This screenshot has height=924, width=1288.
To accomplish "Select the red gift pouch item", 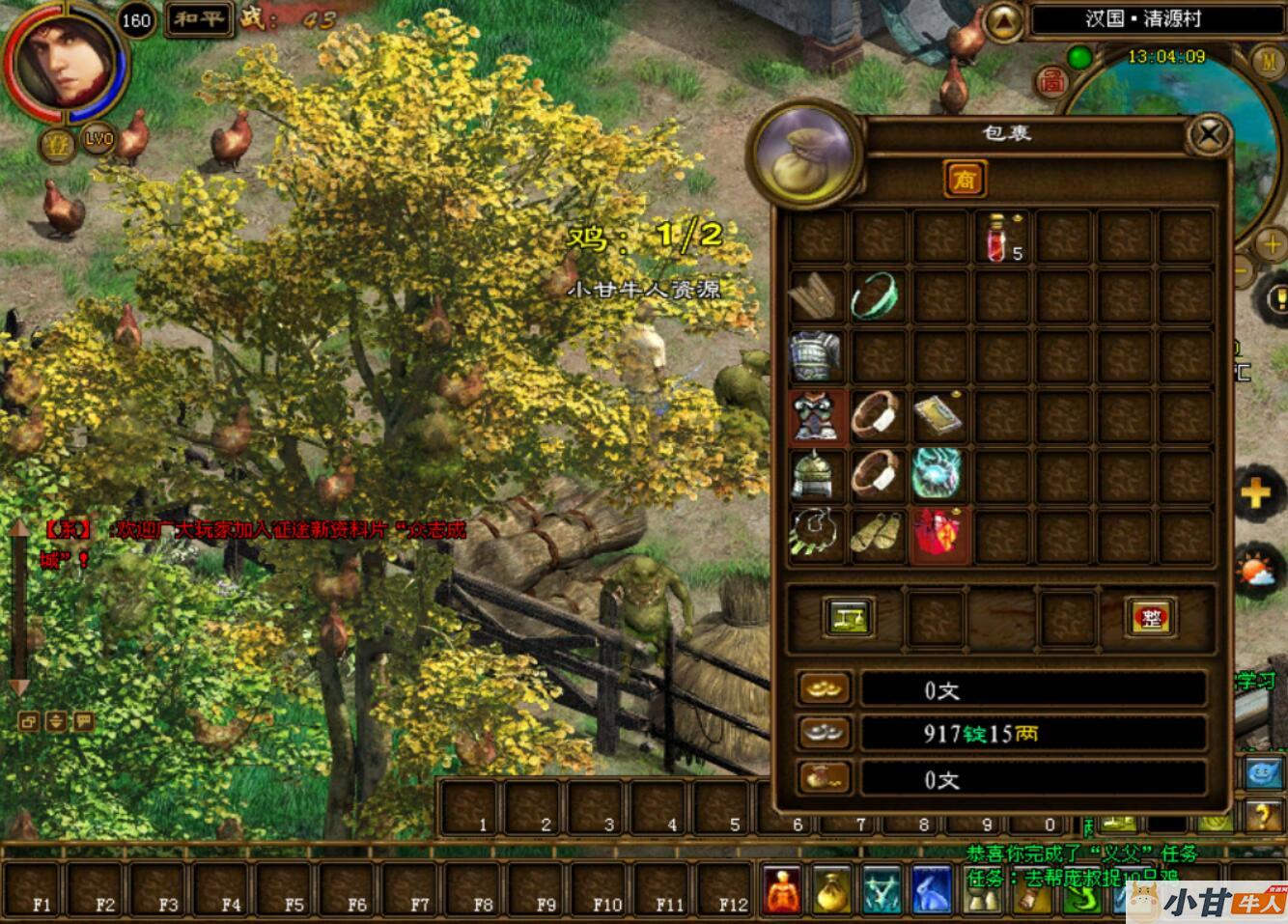I will tap(937, 535).
